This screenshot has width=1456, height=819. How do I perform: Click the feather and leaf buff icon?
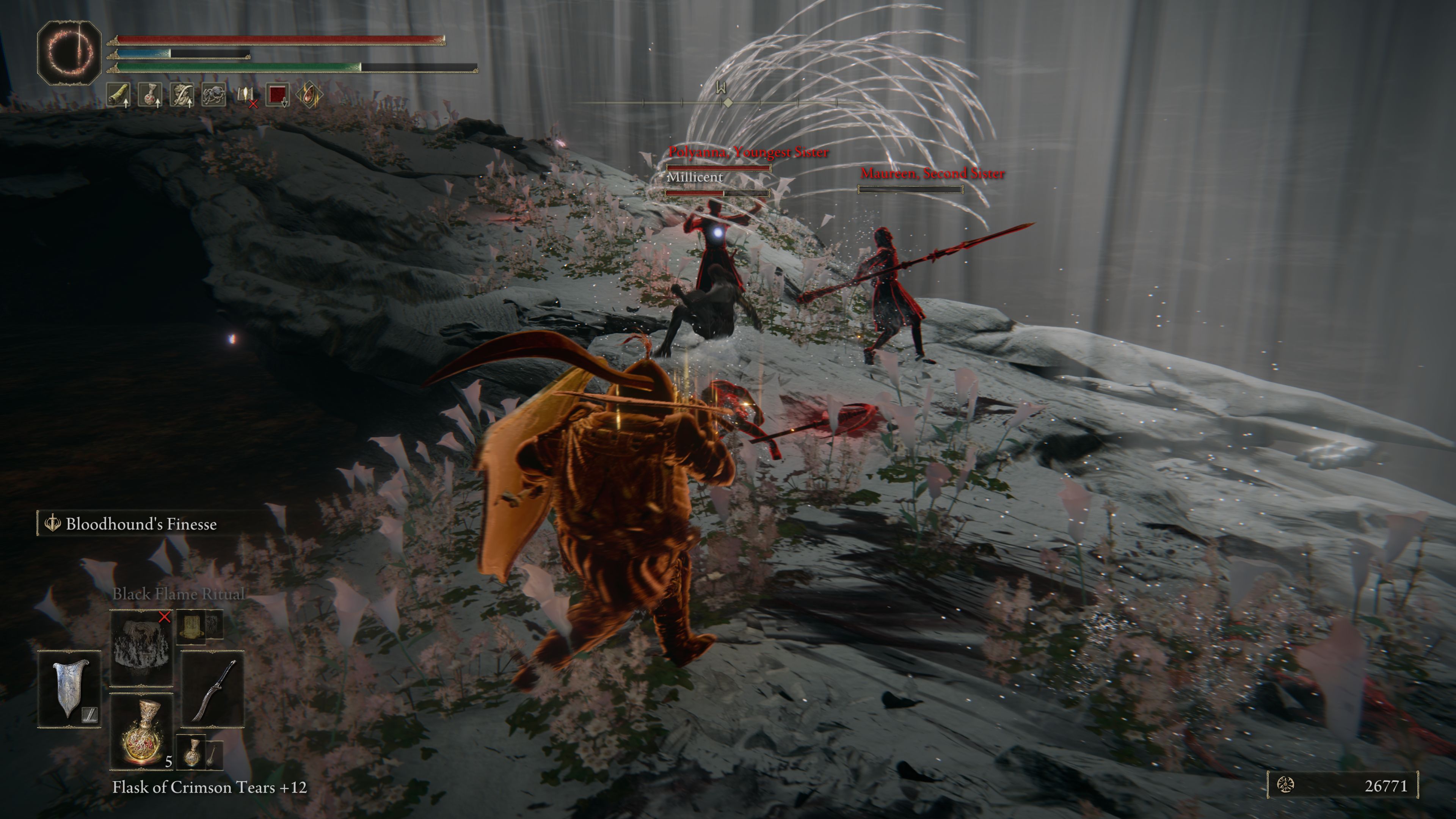point(182,95)
